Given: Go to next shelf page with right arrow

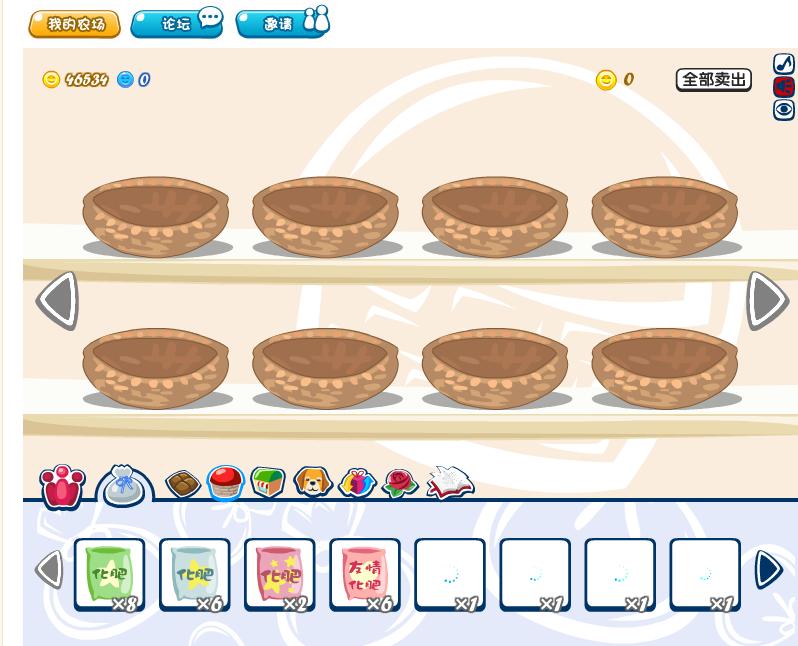Looking at the screenshot, I should coord(767,299).
